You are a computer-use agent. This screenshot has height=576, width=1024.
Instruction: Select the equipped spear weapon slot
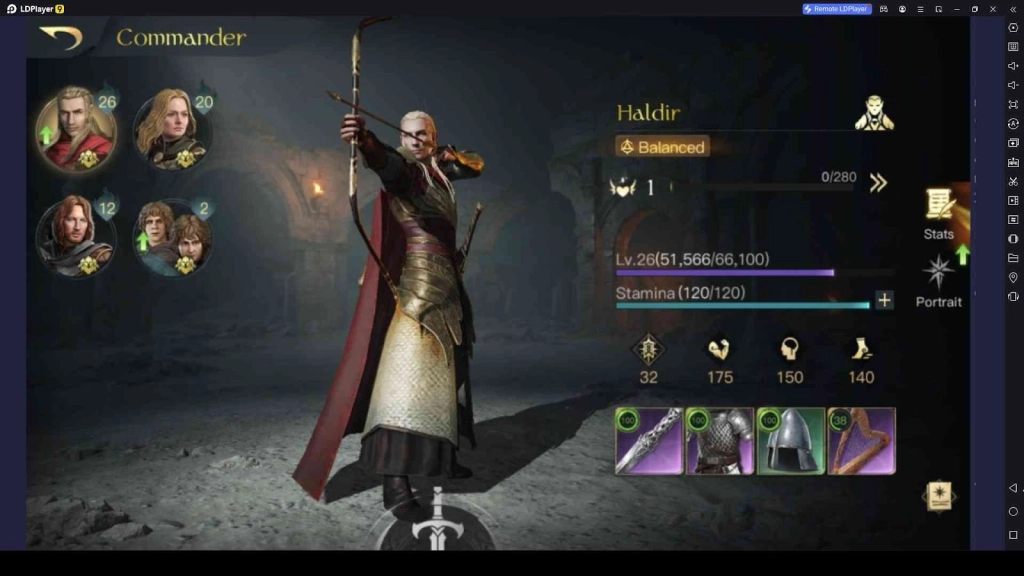649,441
